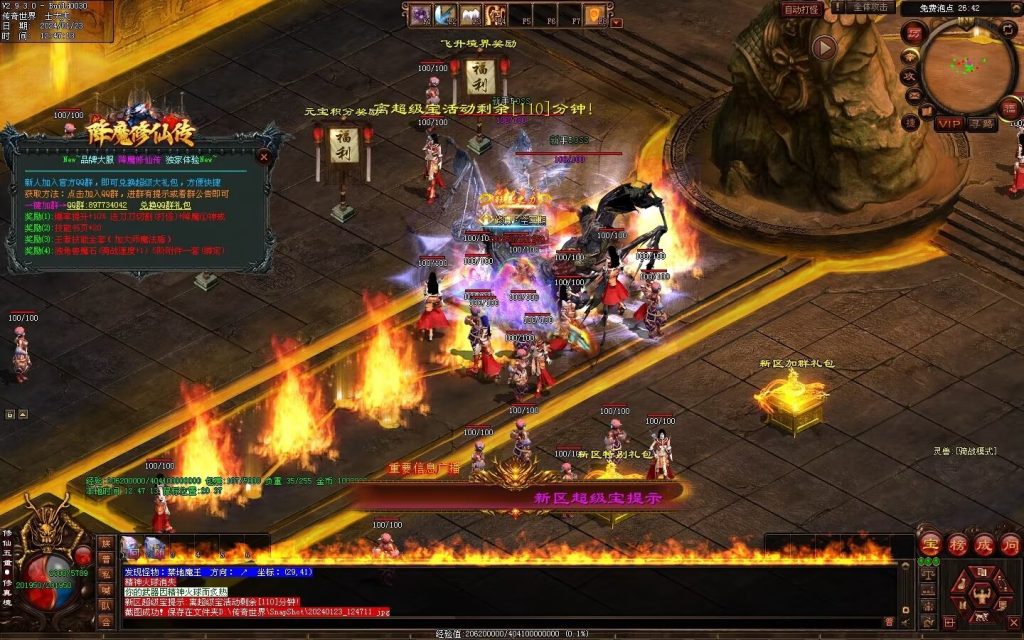The image size is (1024, 640).
Task: Open the 宝 treasure round button
Action: point(929,545)
